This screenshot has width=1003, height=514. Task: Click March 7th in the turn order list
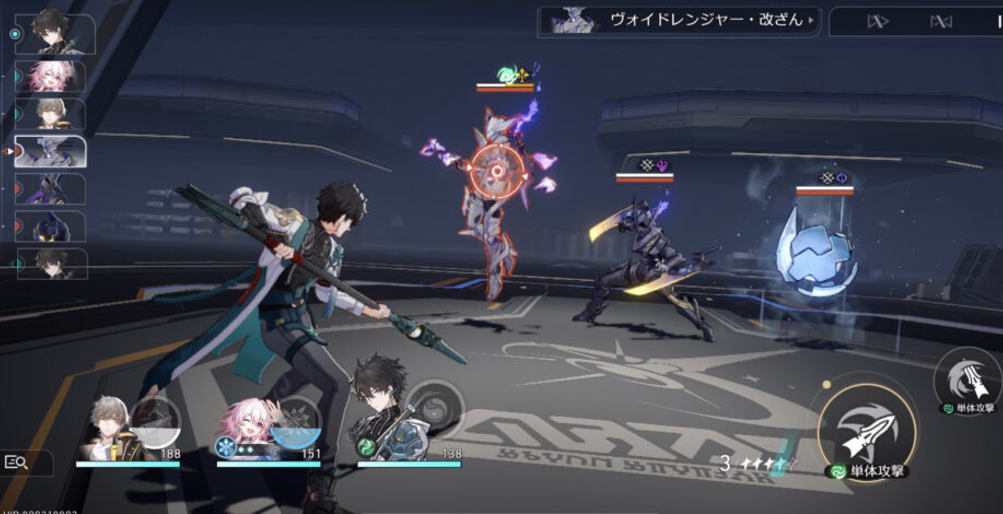[54, 75]
